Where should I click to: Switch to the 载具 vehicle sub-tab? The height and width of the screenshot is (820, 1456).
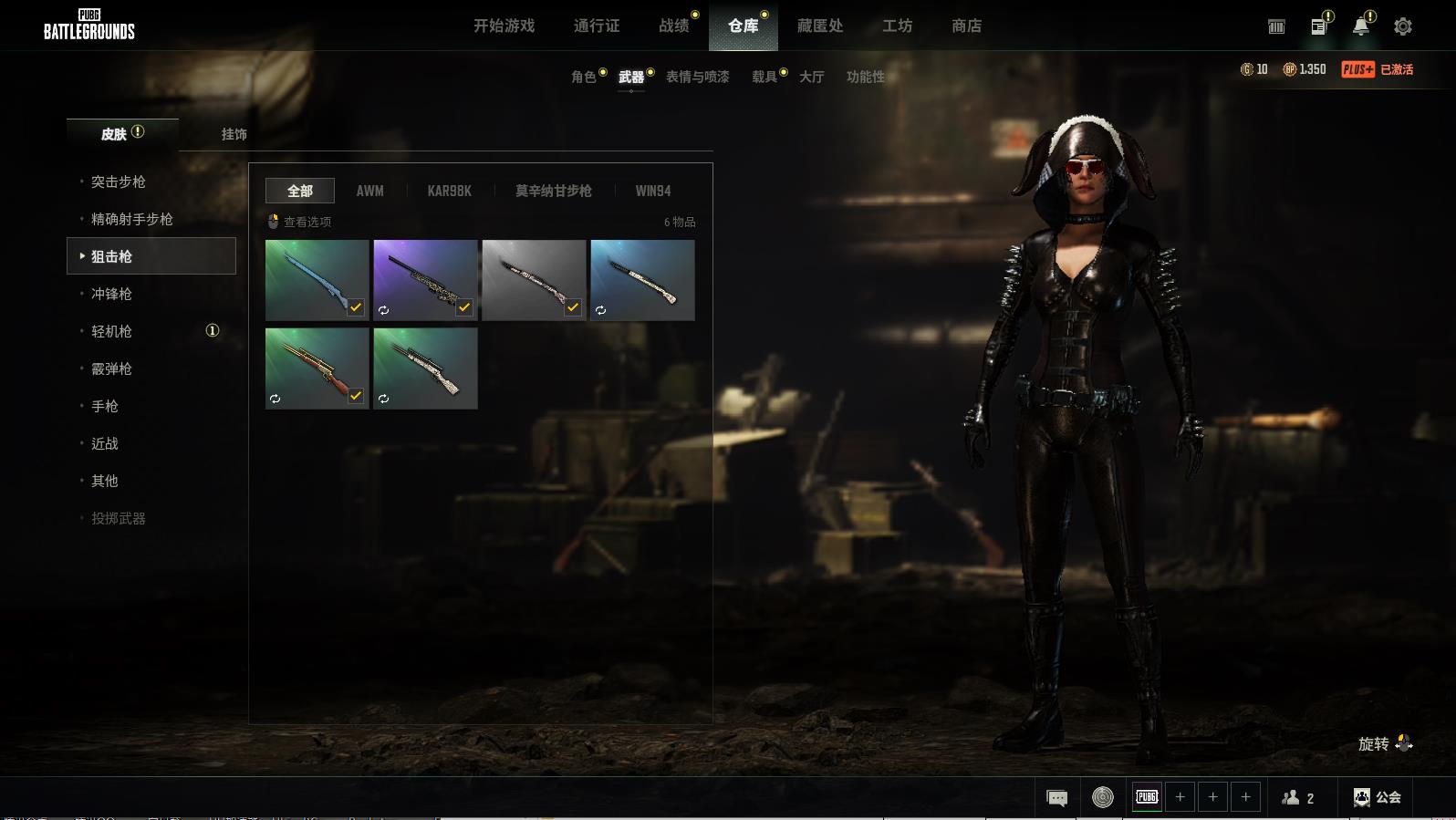click(x=764, y=77)
